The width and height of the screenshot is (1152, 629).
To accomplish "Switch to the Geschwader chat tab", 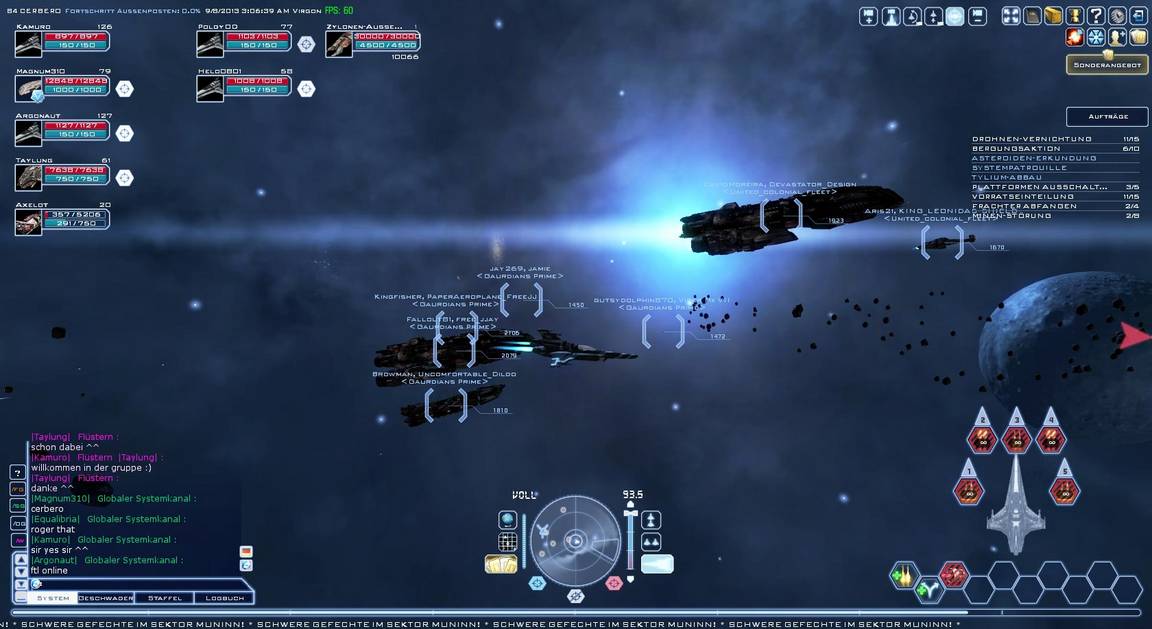I will pyautogui.click(x=106, y=598).
